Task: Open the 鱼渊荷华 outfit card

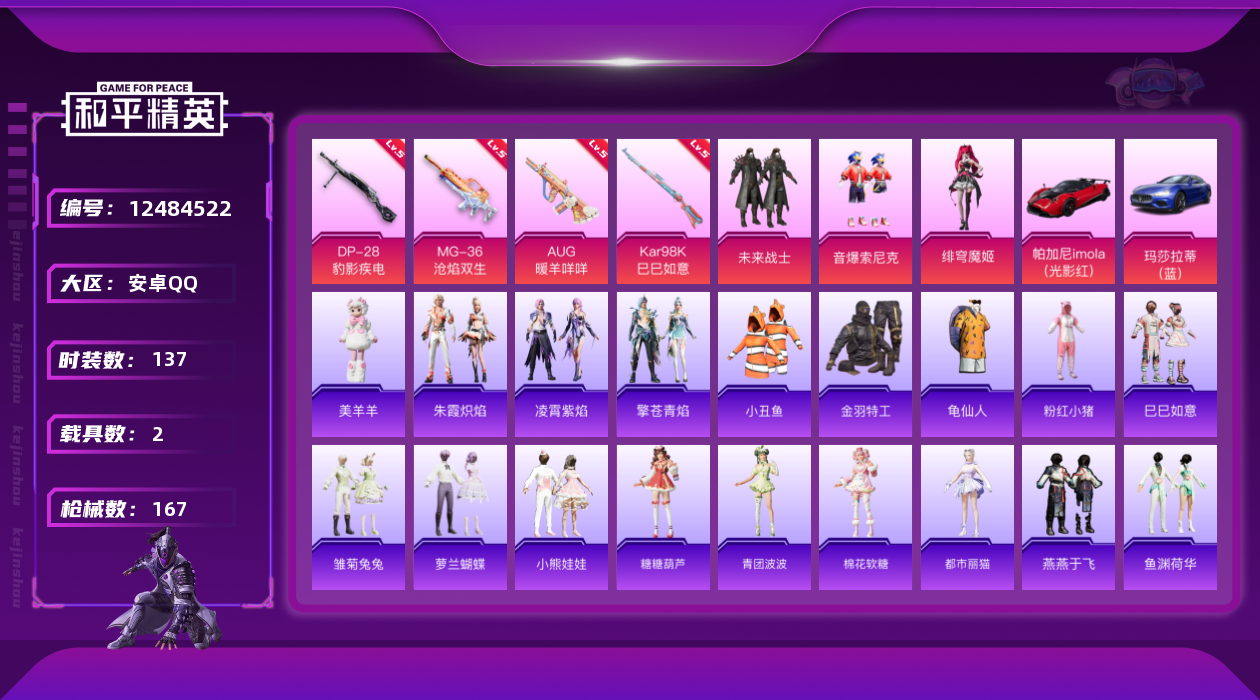Action: [x=1170, y=517]
